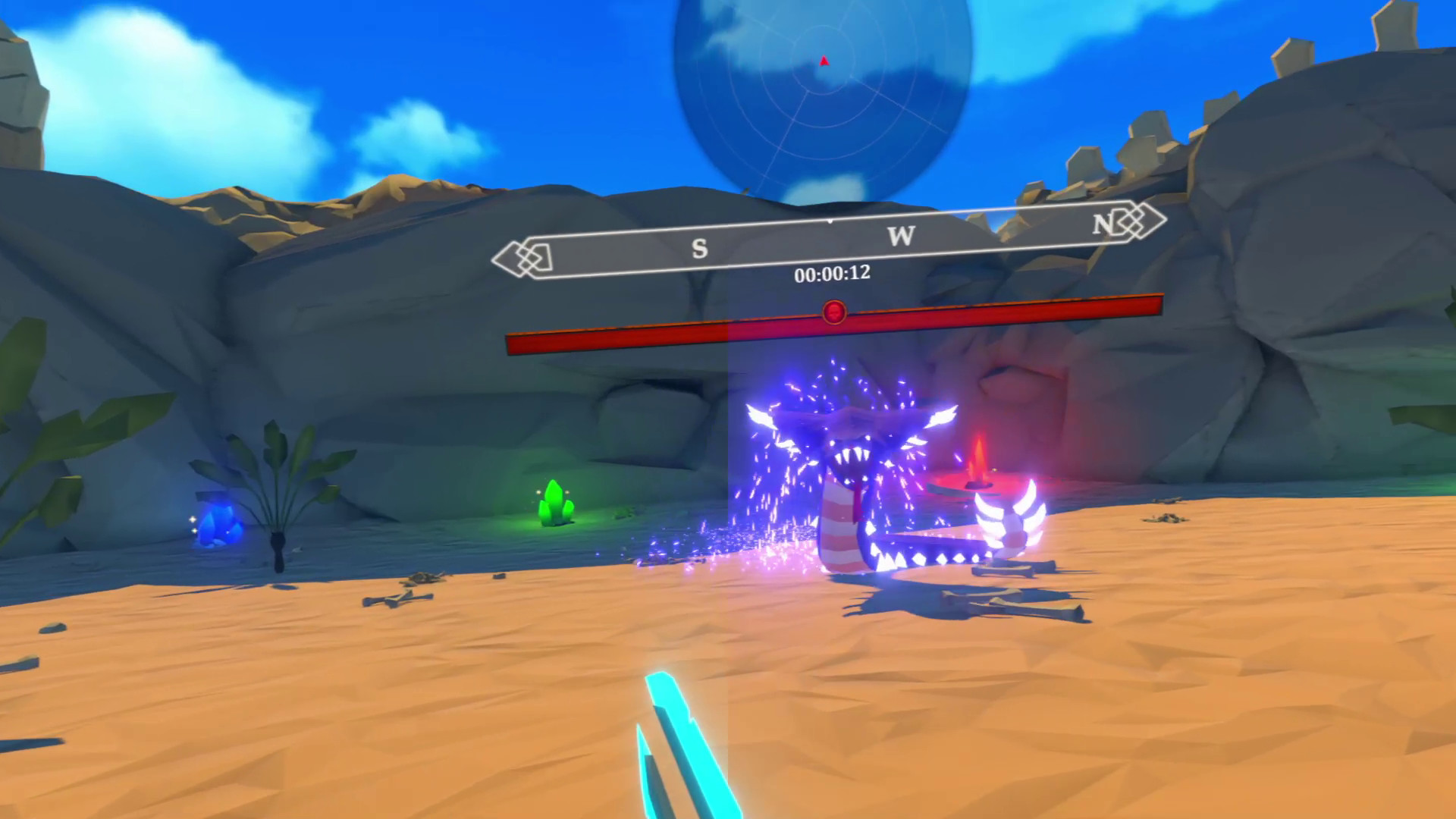Click the compass center tick marker
The height and width of the screenshot is (819, 1456).
pyautogui.click(x=829, y=222)
